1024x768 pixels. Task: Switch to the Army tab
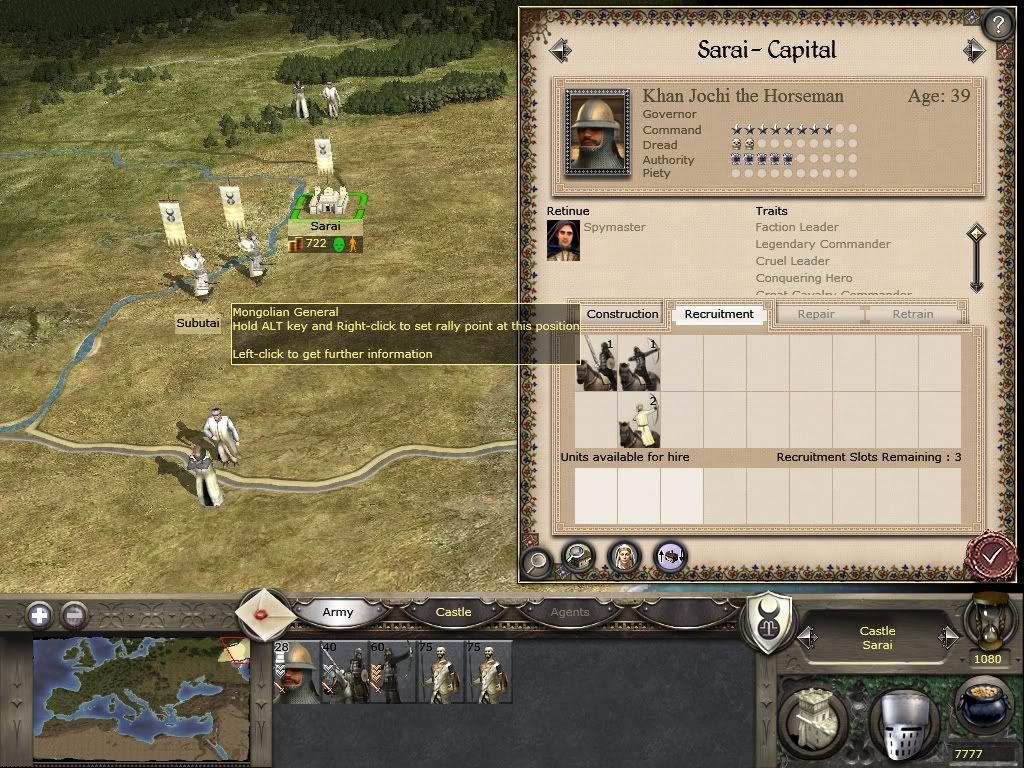(338, 612)
